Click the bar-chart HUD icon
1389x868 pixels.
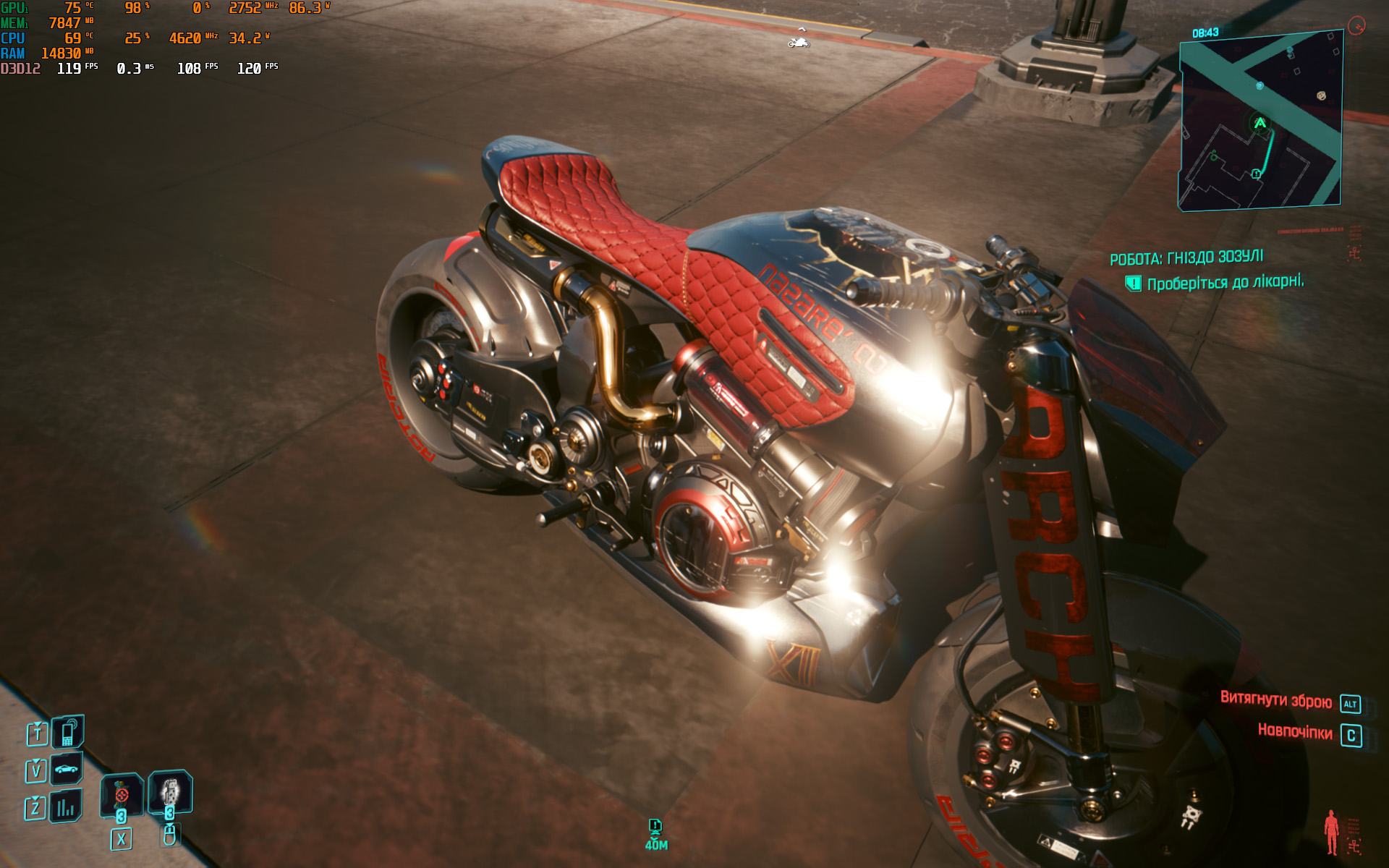point(66,807)
